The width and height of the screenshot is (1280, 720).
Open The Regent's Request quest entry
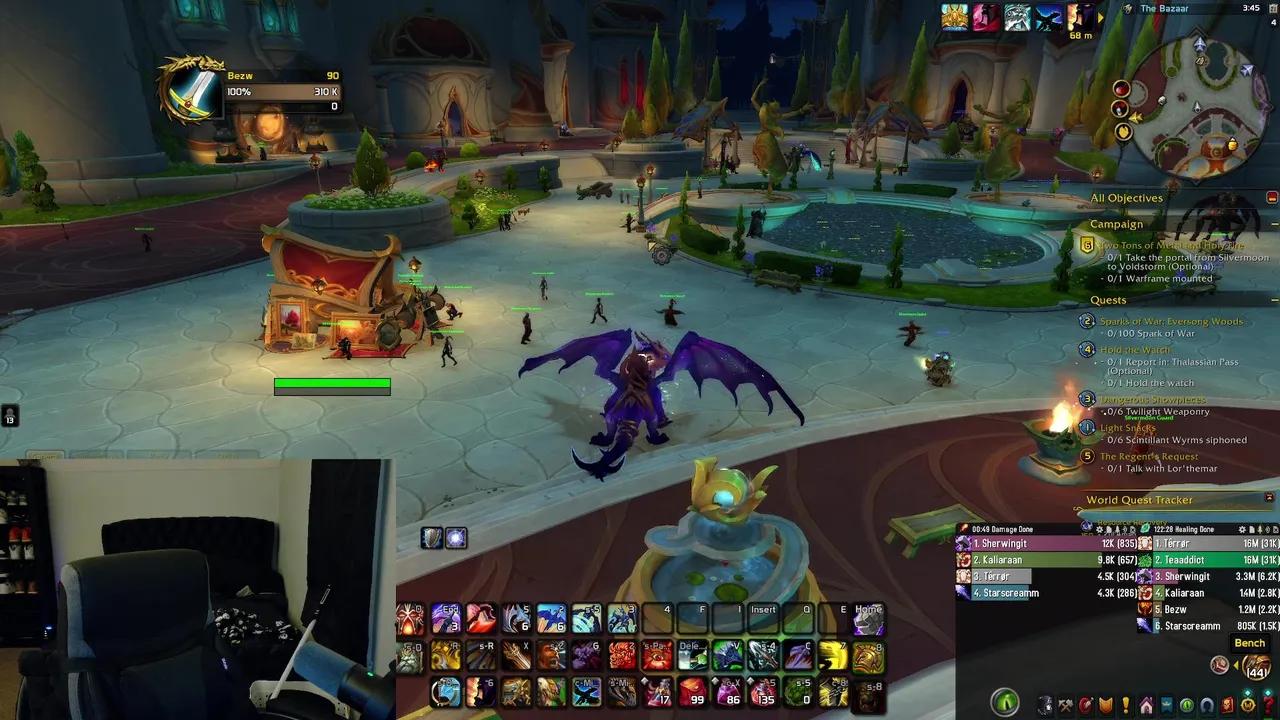pos(1148,457)
